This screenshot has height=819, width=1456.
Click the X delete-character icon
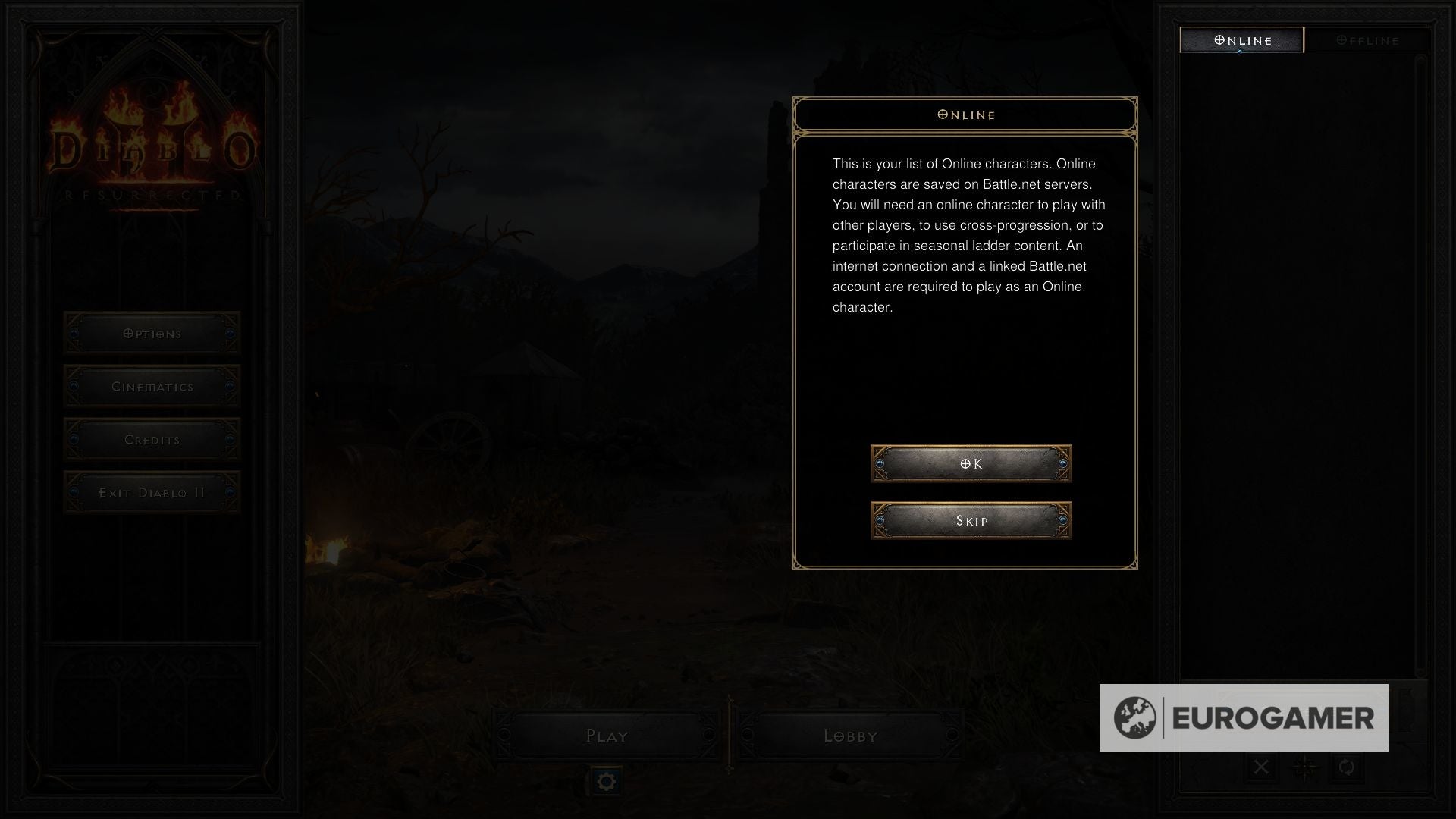pyautogui.click(x=1261, y=767)
